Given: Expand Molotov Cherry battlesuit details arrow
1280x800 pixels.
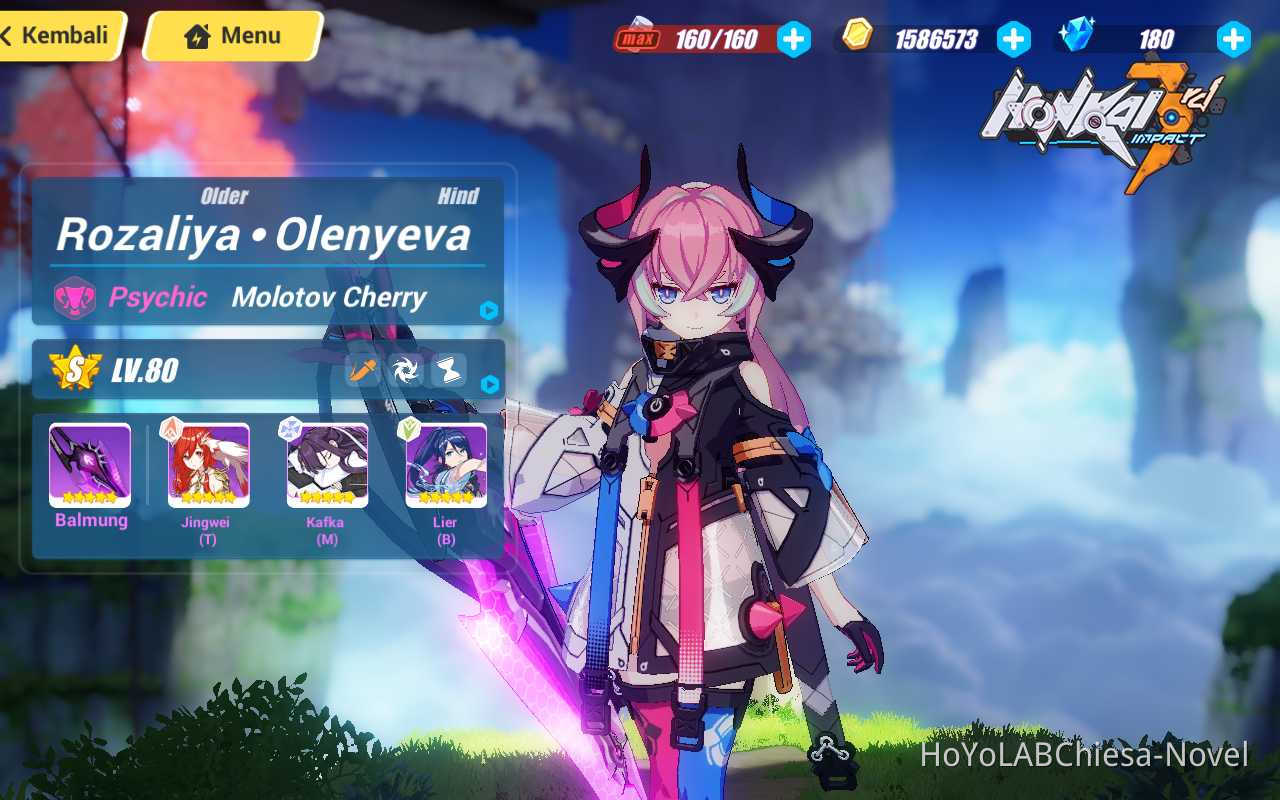Looking at the screenshot, I should 489,311.
